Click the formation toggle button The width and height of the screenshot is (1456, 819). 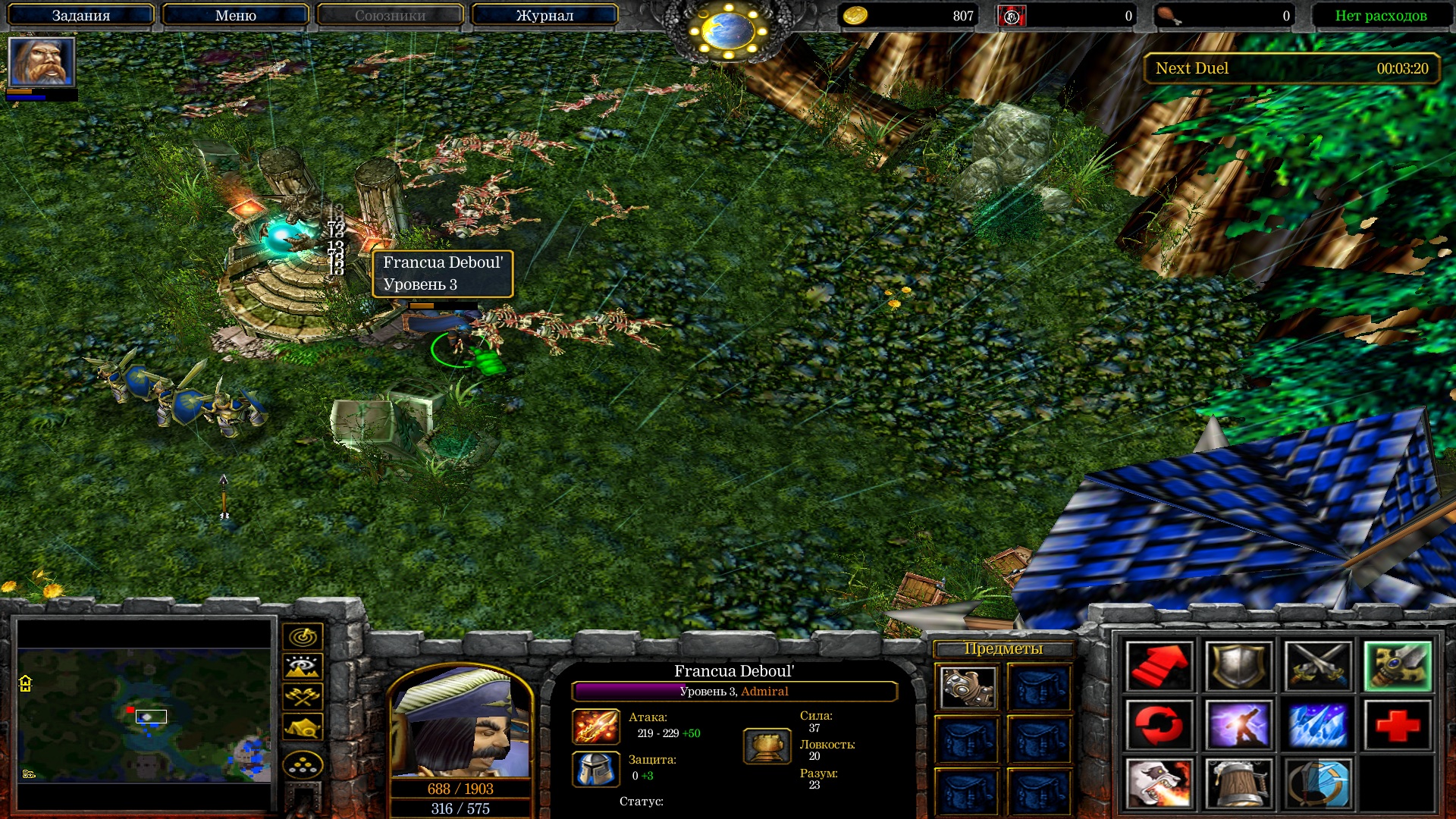point(303,765)
